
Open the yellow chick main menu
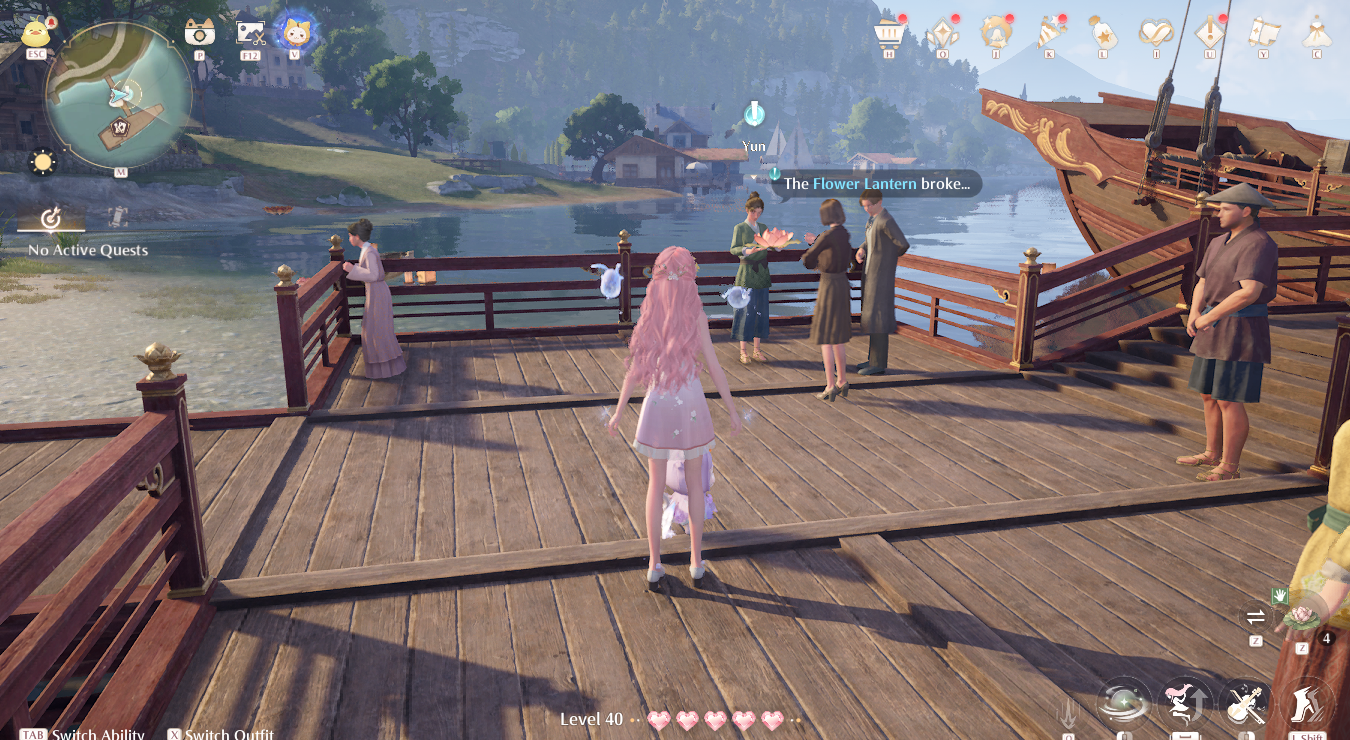pos(37,32)
